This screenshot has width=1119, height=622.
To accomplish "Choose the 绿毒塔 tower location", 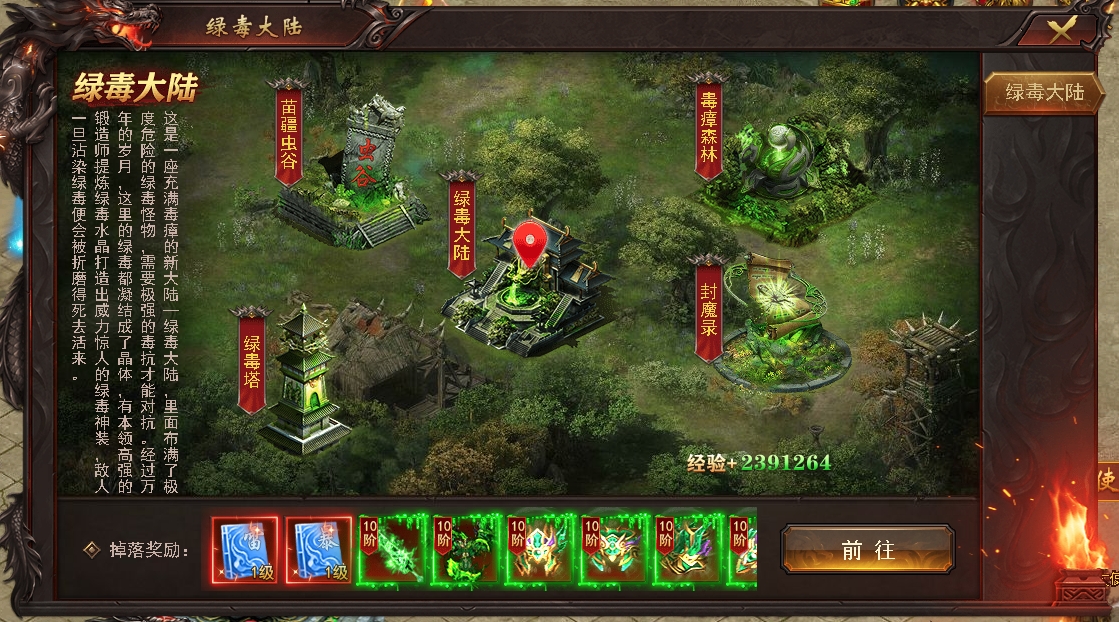I will click(x=253, y=360).
